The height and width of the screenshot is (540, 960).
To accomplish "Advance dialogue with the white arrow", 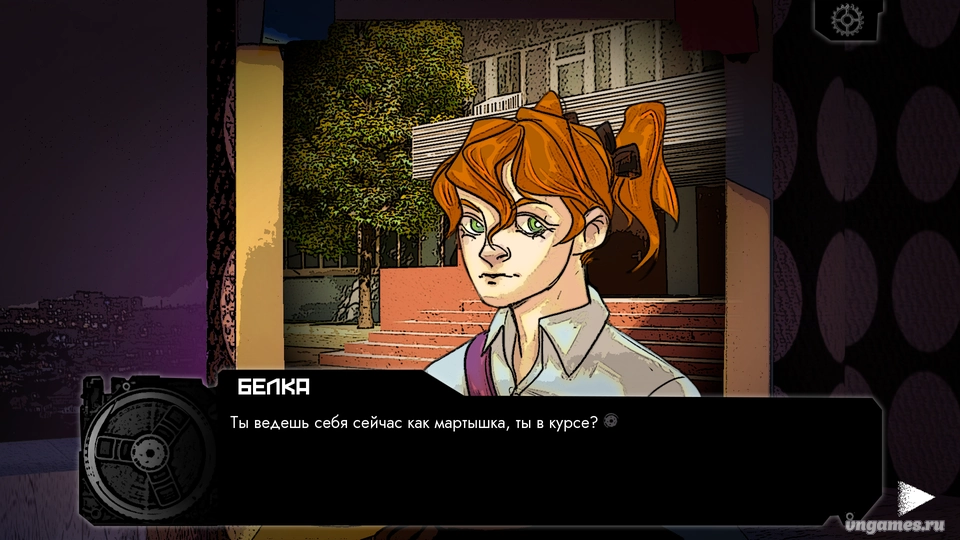I will (913, 497).
